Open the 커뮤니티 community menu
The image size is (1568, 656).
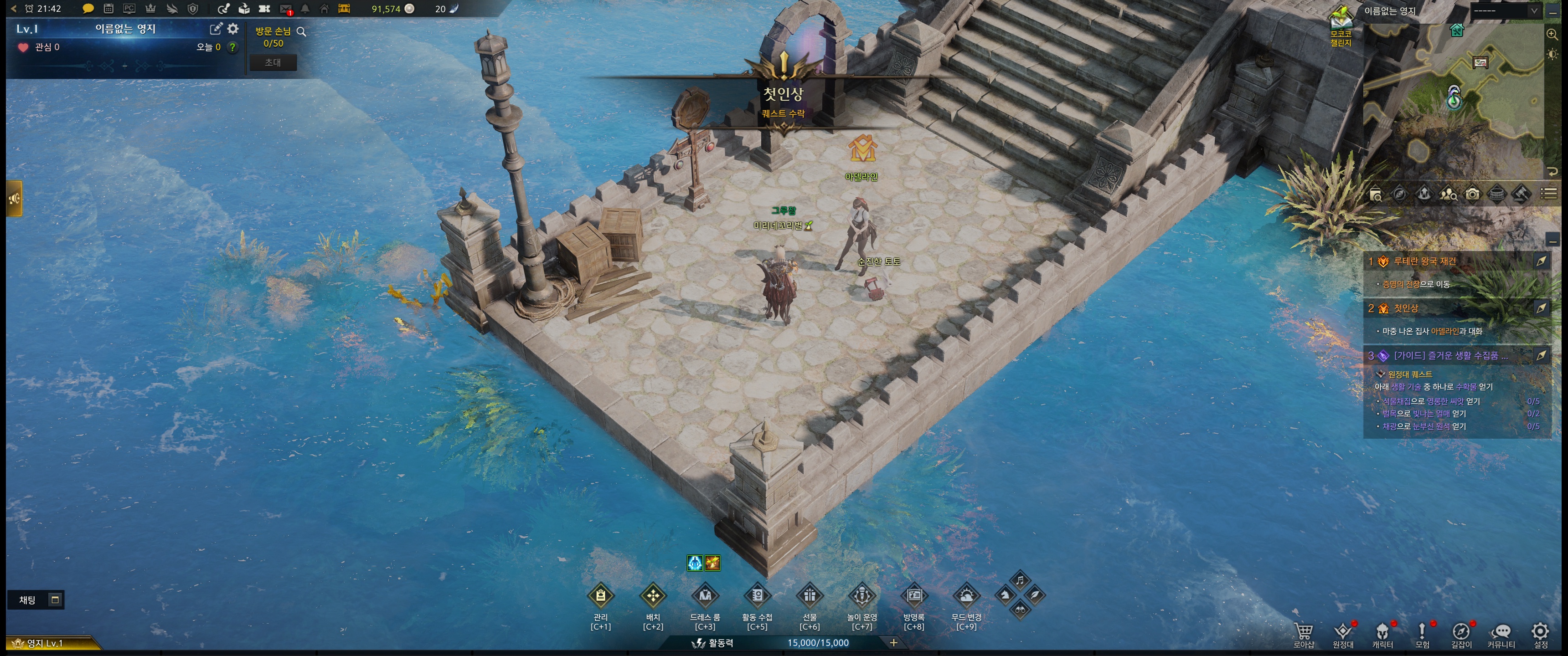tap(1501, 632)
